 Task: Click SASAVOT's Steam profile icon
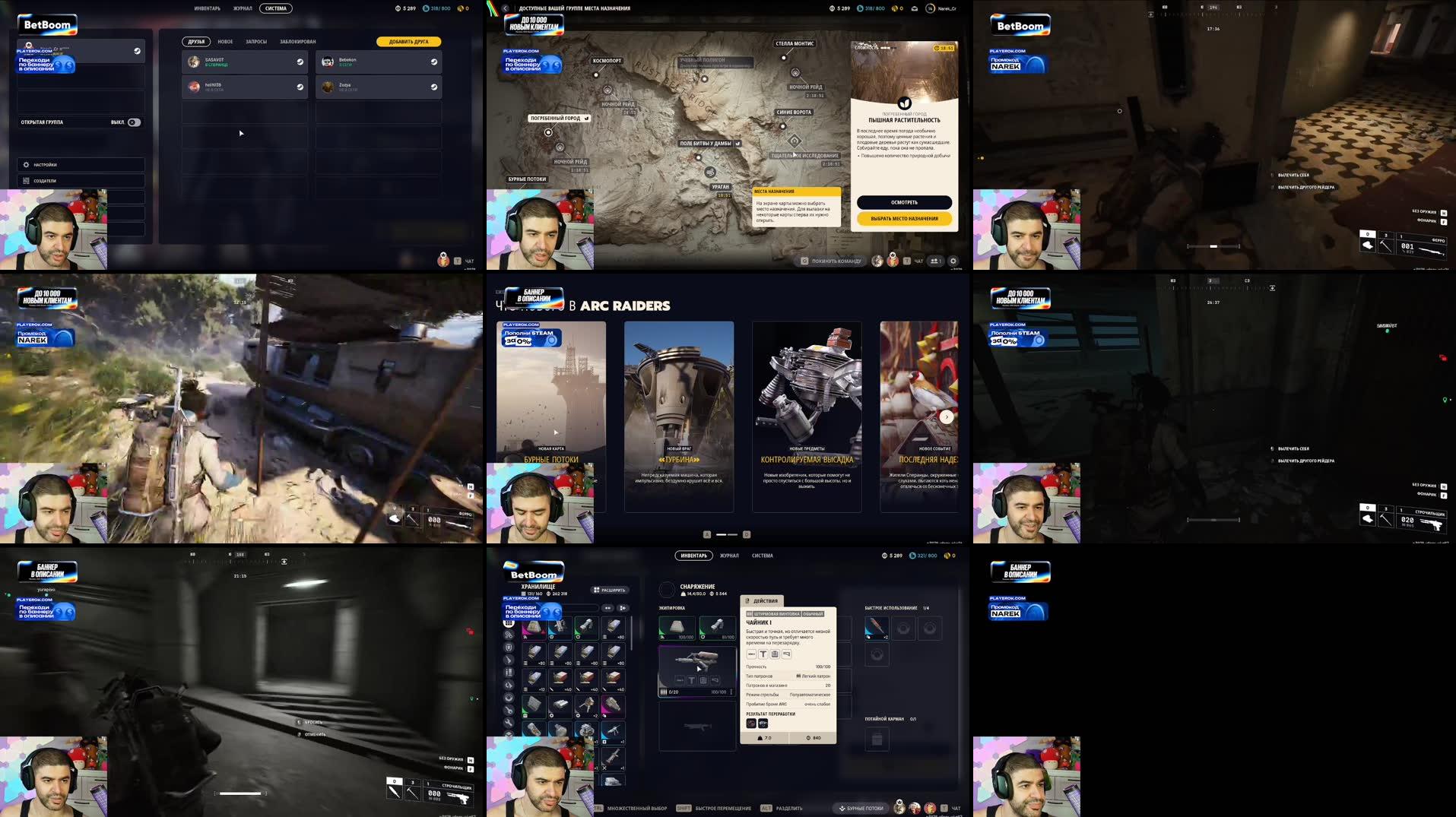point(300,62)
